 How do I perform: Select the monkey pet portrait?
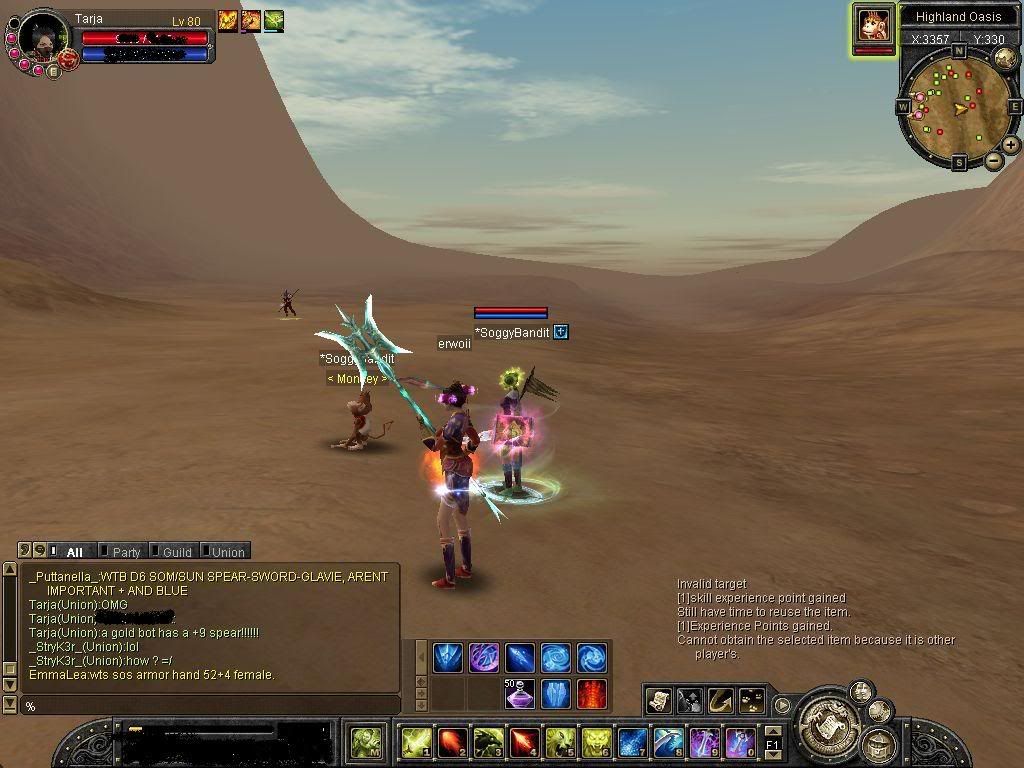(x=873, y=25)
